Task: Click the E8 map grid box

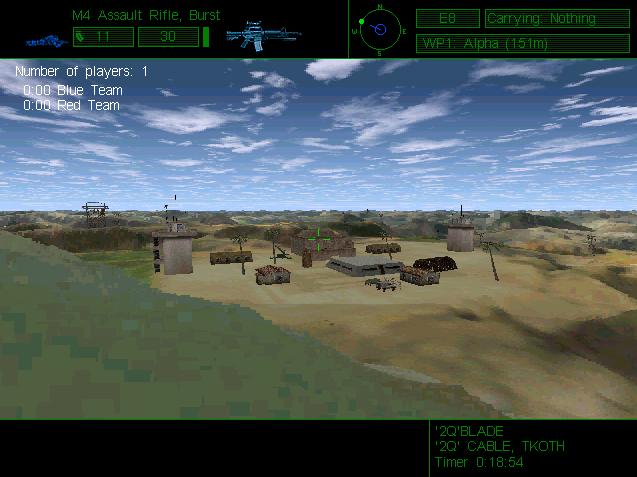Action: 447,18
